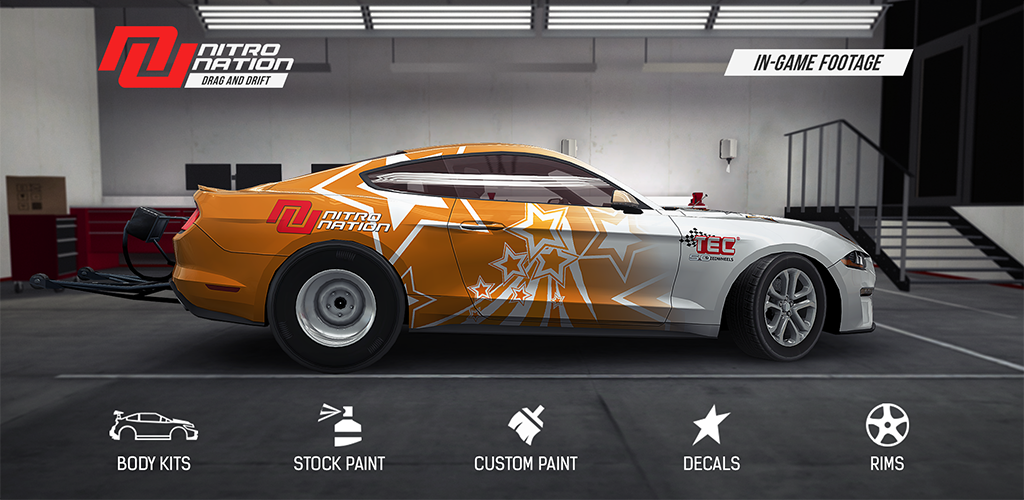
Task: Choose the Custom Paint brush category
Action: tap(525, 438)
